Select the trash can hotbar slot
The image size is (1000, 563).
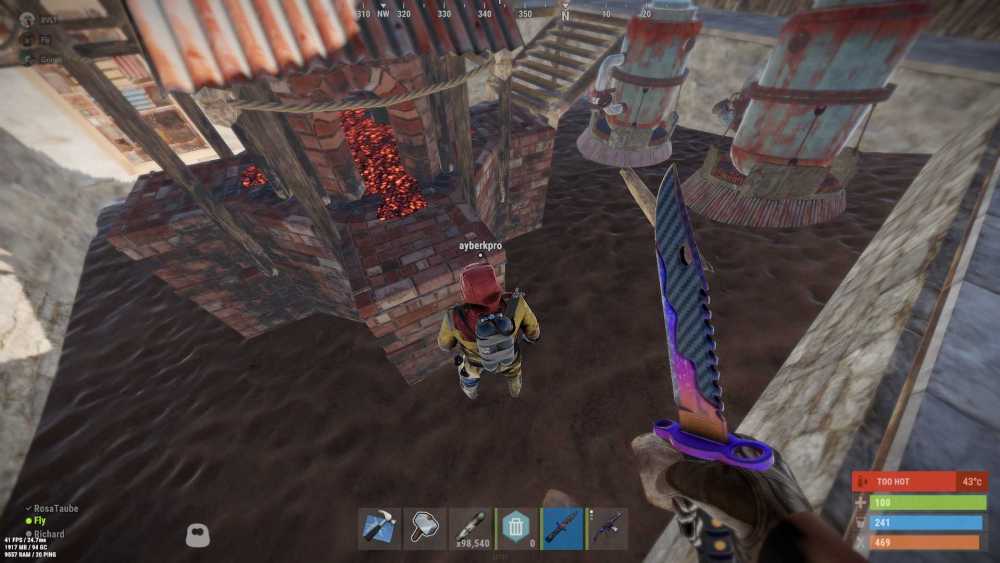coord(516,528)
